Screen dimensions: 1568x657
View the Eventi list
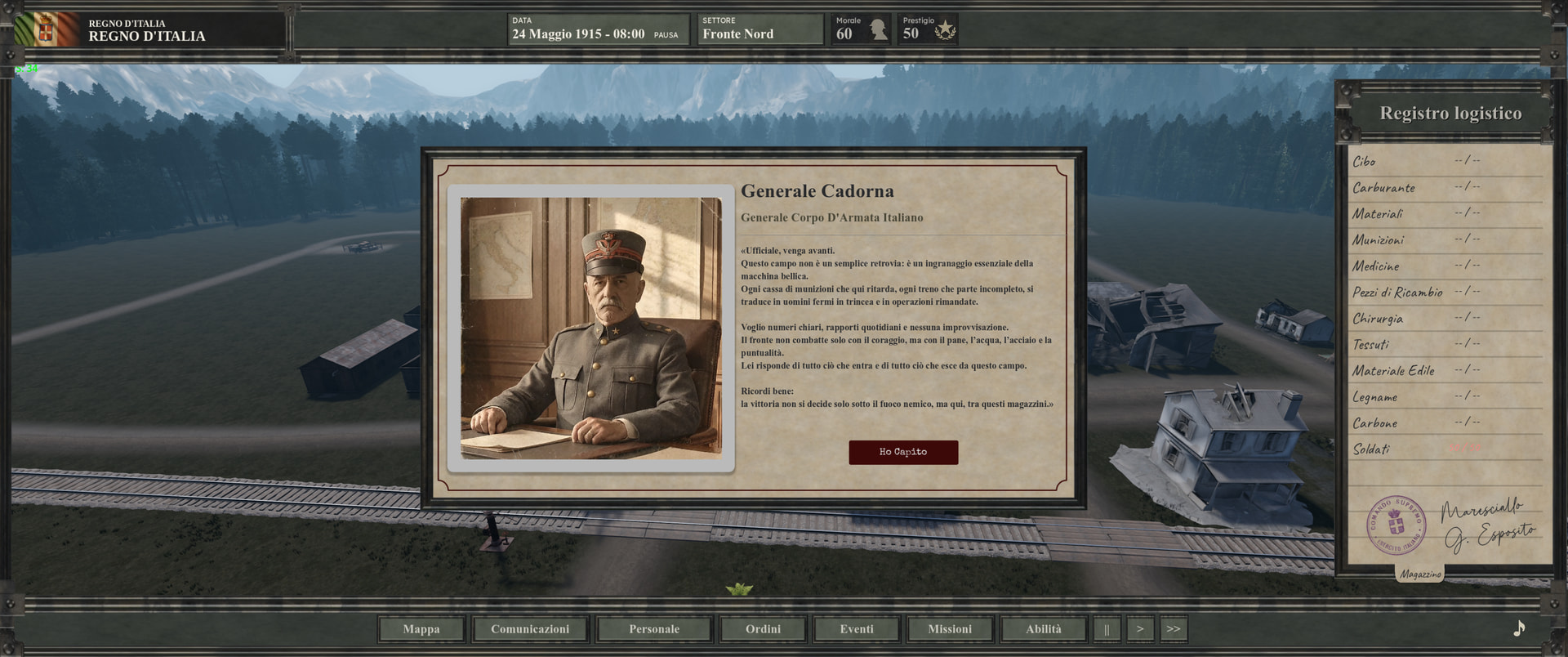click(857, 629)
